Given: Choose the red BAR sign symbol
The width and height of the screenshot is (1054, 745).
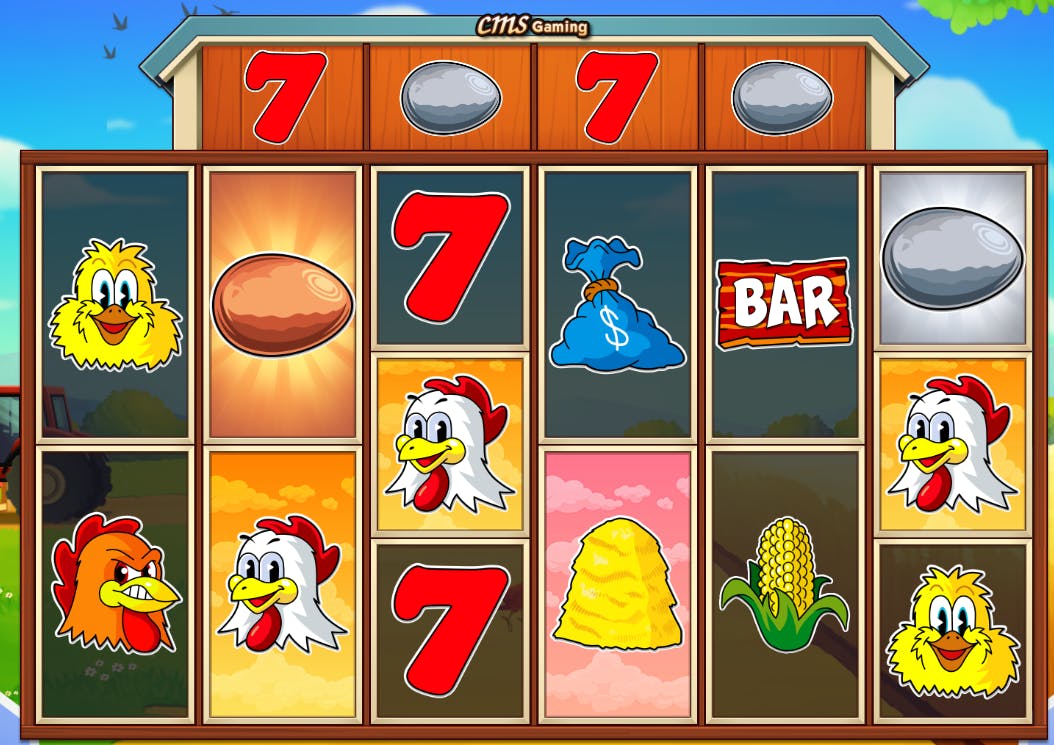Looking at the screenshot, I should coord(783,303).
